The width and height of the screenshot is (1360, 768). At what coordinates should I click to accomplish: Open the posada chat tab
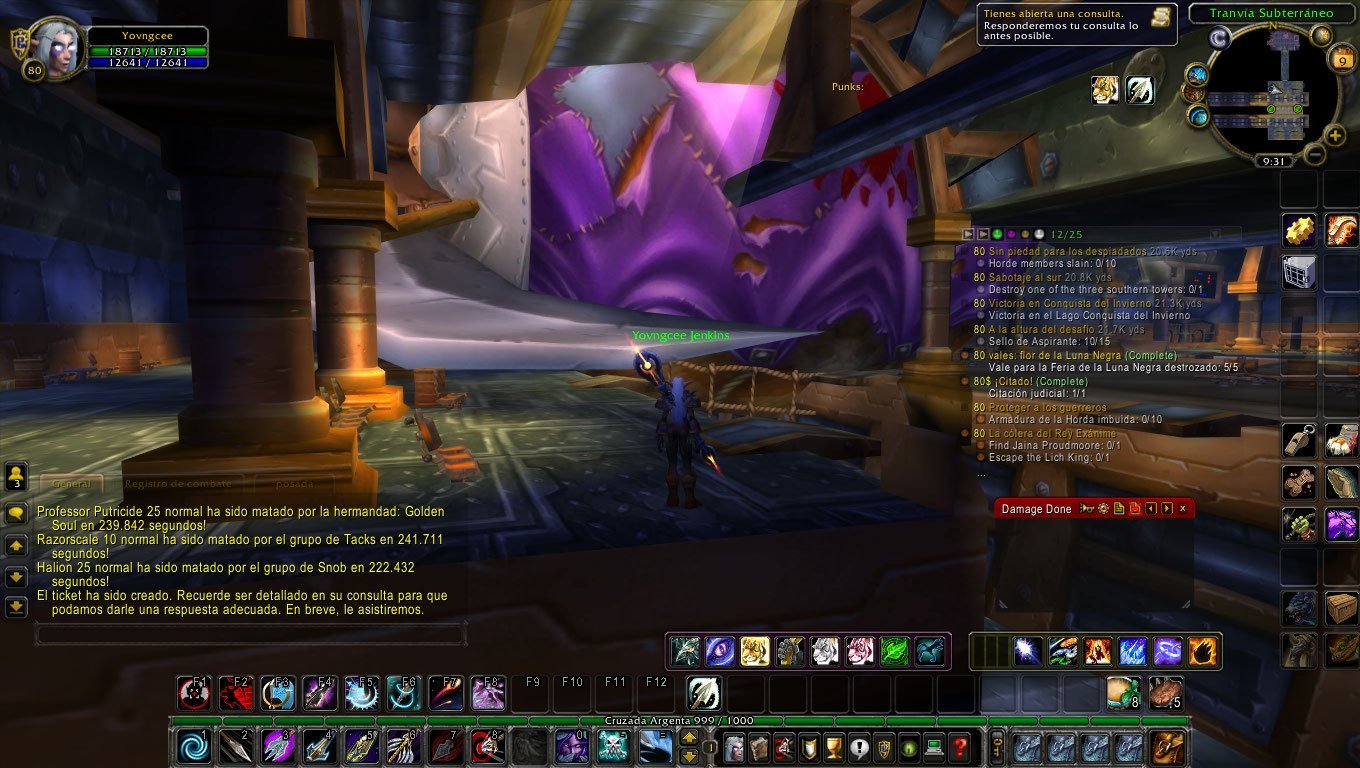pyautogui.click(x=295, y=484)
